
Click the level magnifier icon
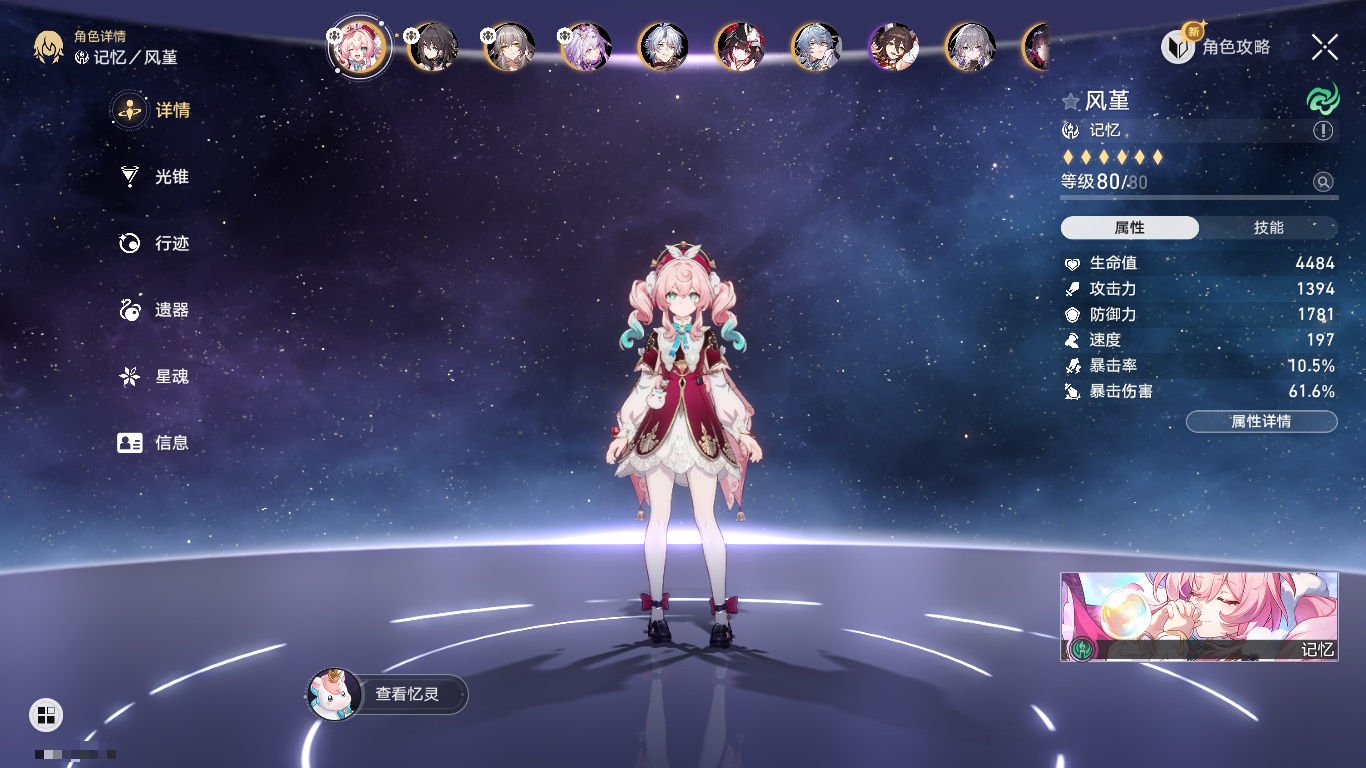click(x=1323, y=182)
